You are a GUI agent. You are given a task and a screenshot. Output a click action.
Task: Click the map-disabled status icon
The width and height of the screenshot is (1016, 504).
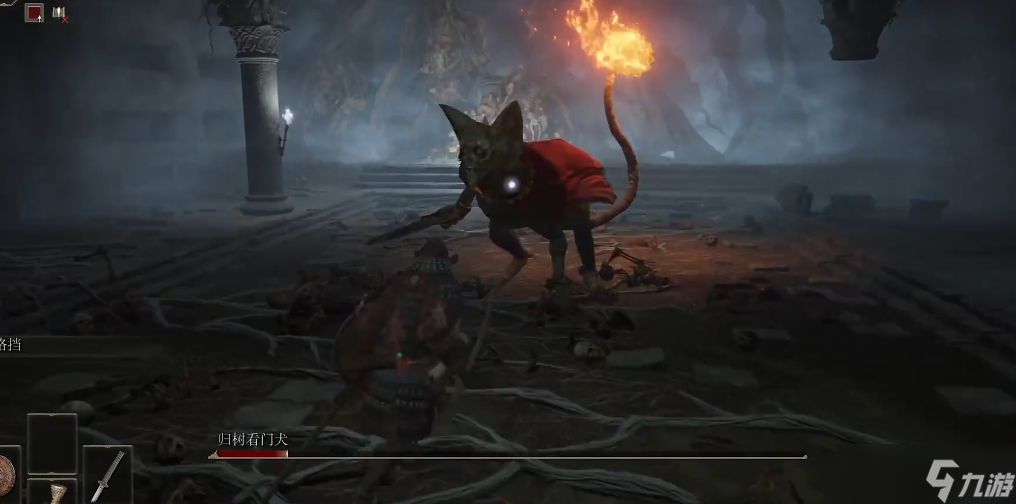(x=60, y=14)
